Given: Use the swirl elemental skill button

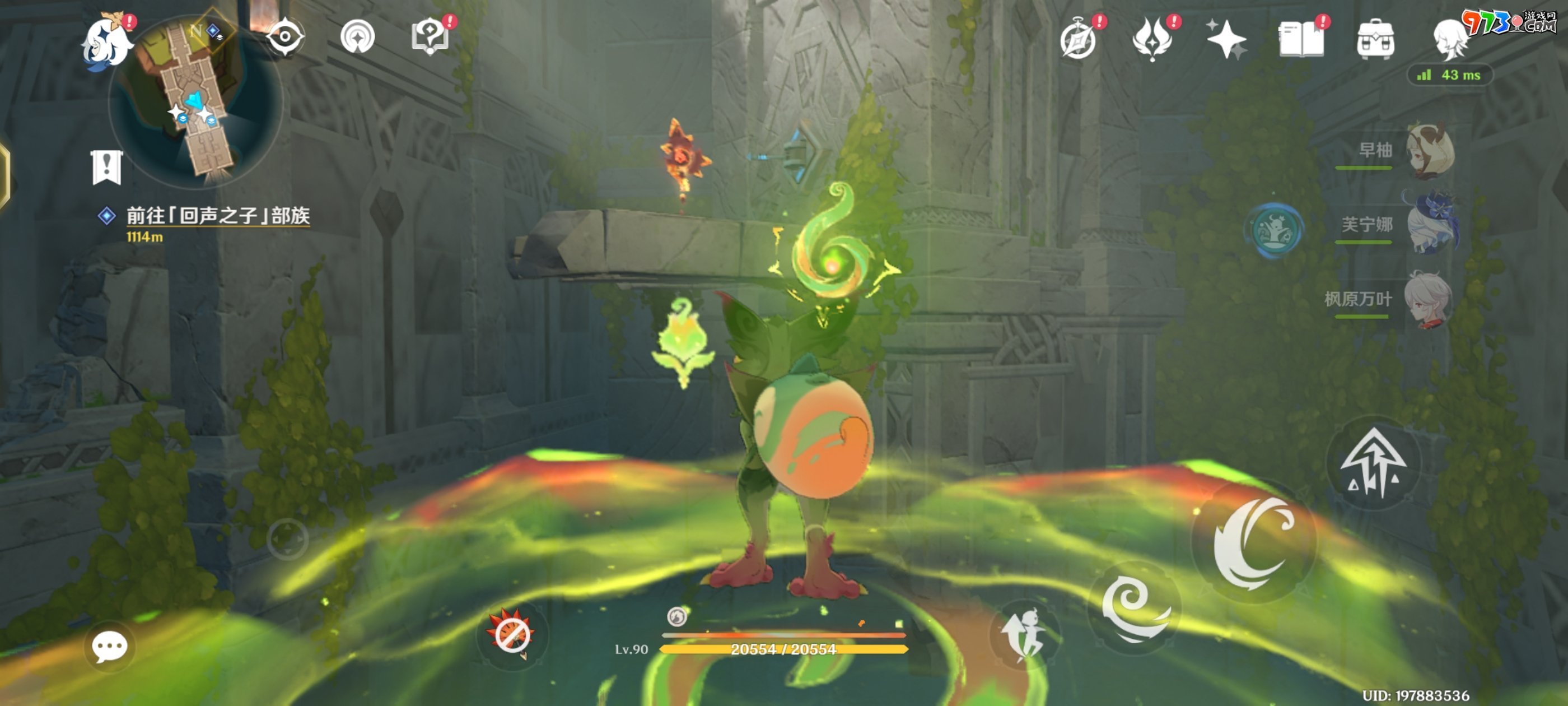Looking at the screenshot, I should [x=1134, y=608].
